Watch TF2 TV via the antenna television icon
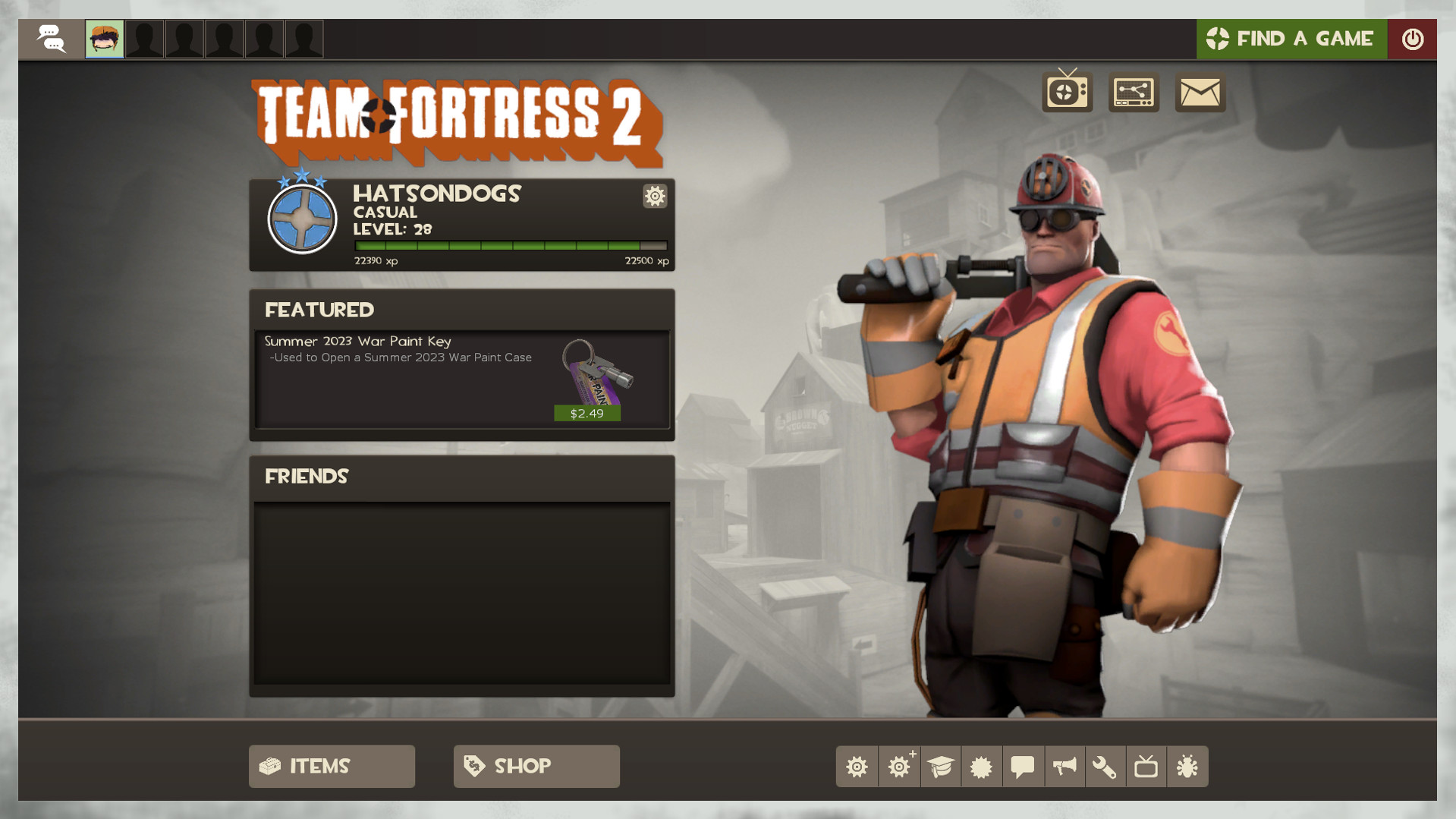Image resolution: width=1456 pixels, height=819 pixels. coord(1067,92)
